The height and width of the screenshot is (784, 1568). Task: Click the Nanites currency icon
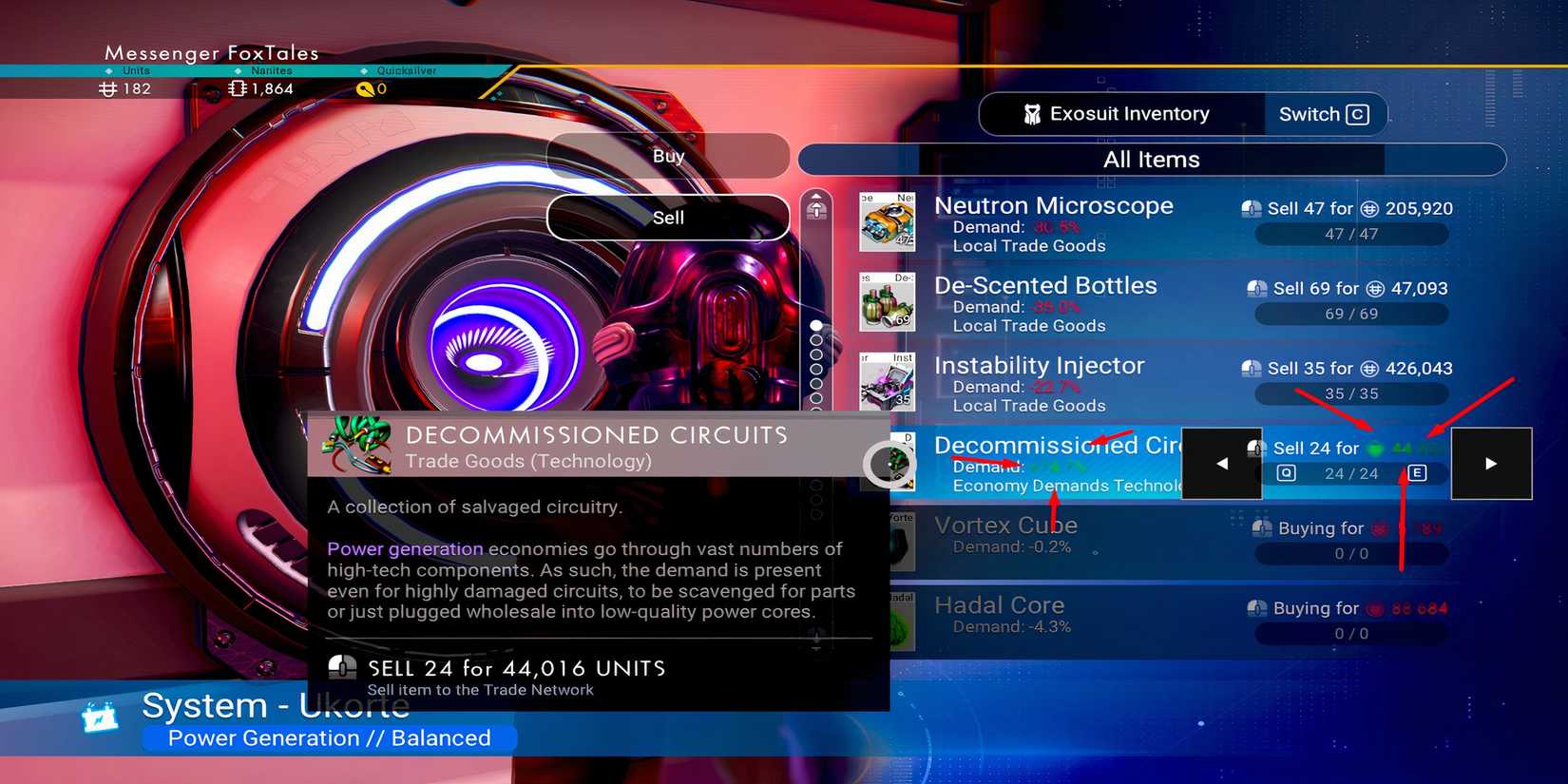click(x=238, y=88)
